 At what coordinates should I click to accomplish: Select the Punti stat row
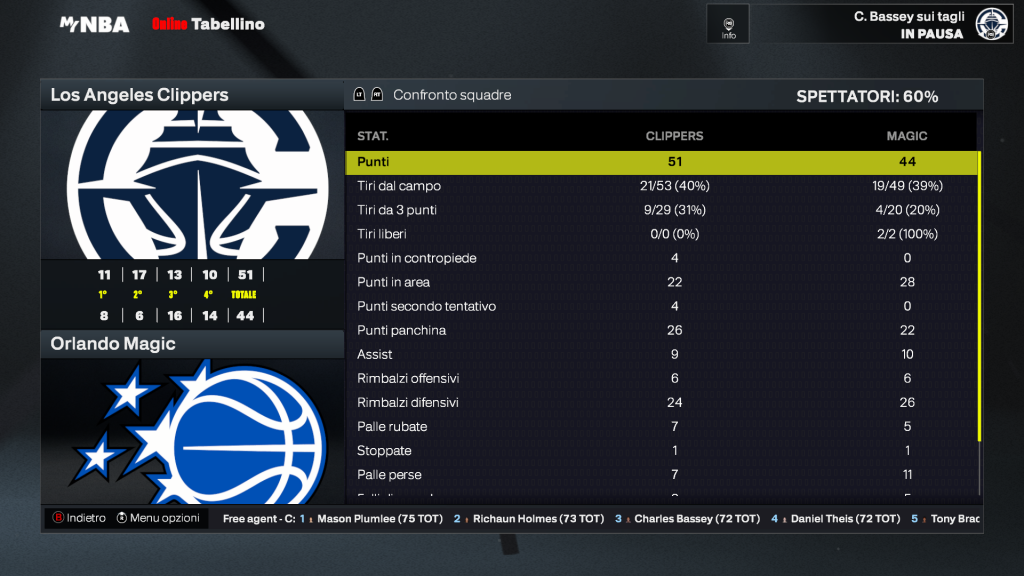pyautogui.click(x=660, y=162)
